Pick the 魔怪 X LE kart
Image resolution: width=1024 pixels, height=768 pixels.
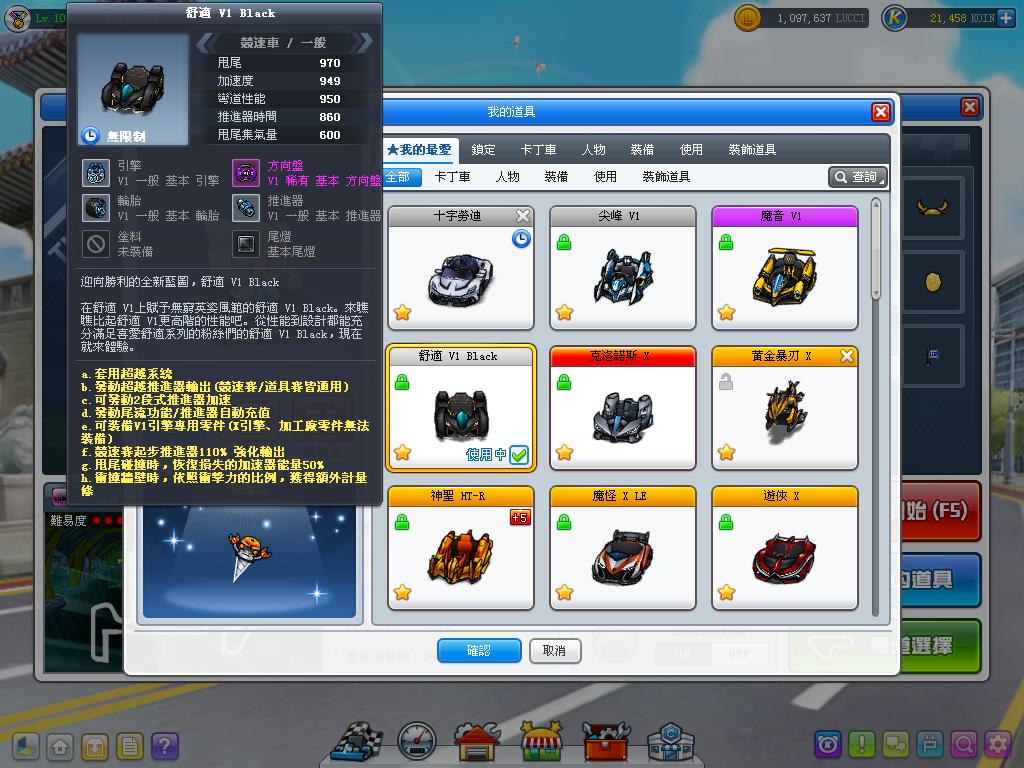622,549
